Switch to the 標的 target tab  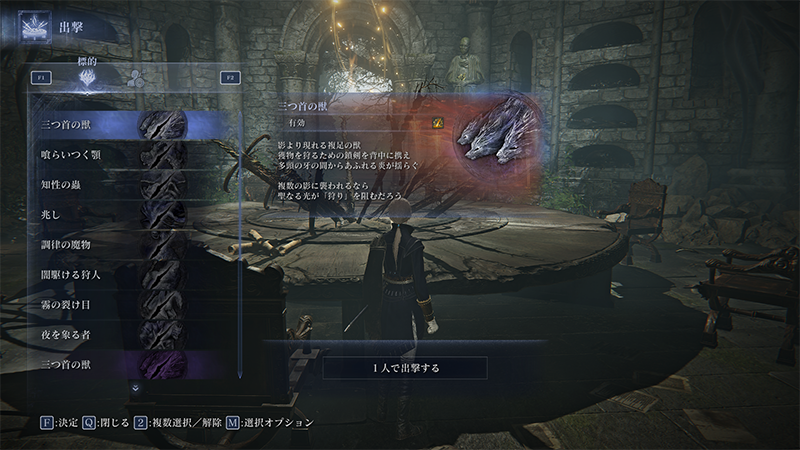coord(92,77)
